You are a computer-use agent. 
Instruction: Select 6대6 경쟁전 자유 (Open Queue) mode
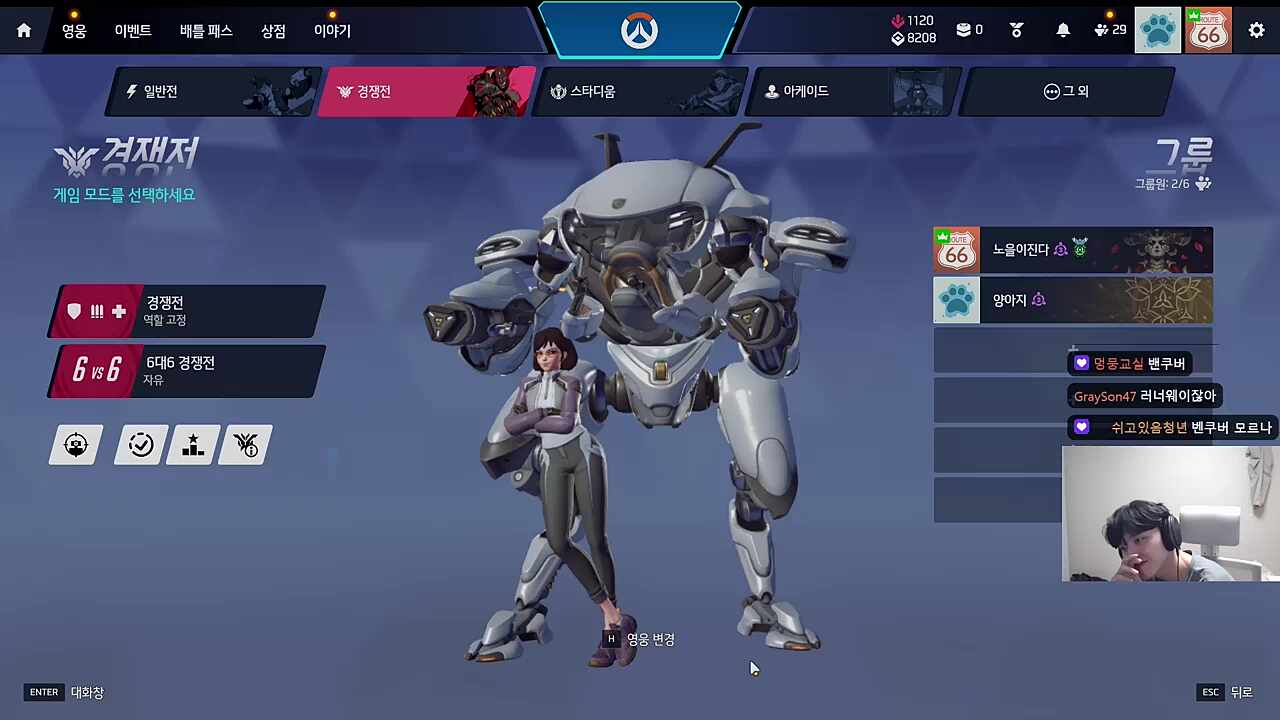(188, 371)
